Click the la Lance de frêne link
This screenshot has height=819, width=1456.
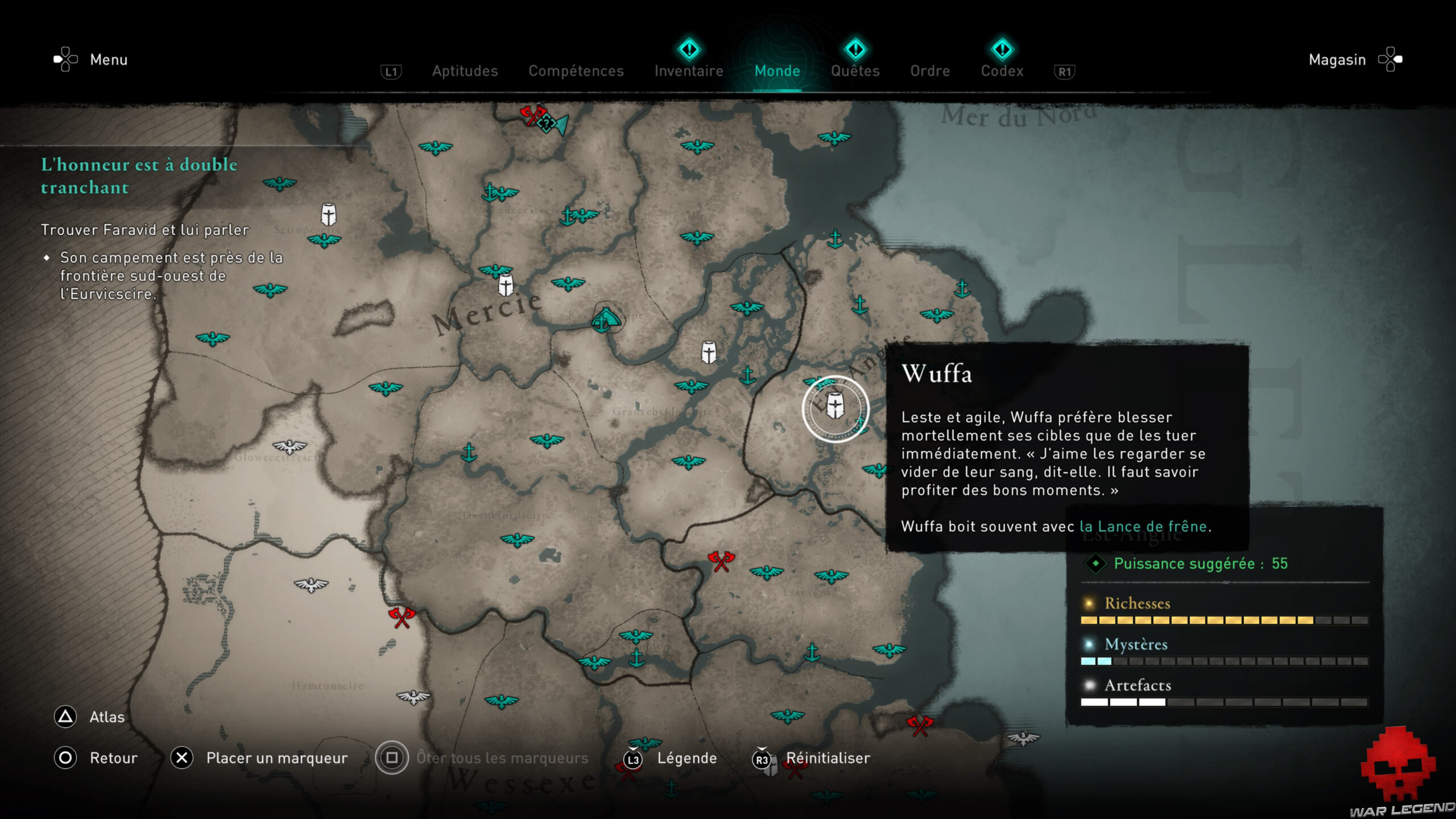tap(1145, 526)
